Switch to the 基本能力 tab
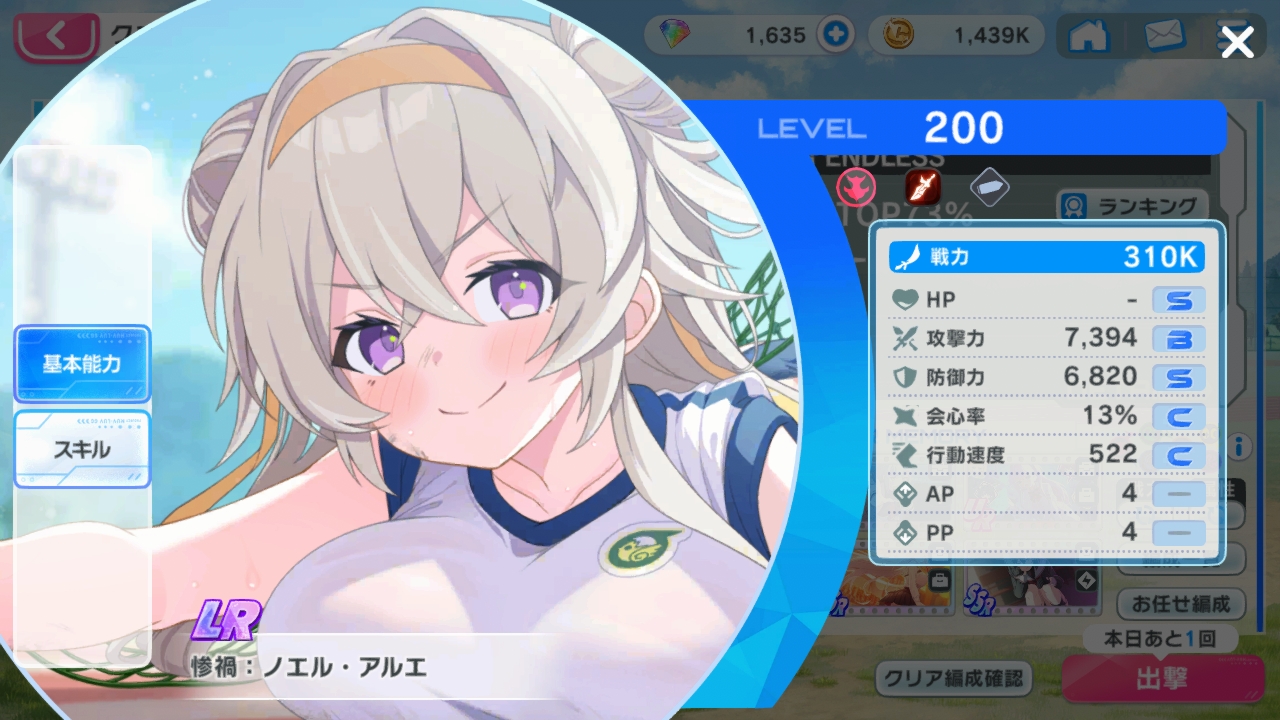 [x=82, y=364]
